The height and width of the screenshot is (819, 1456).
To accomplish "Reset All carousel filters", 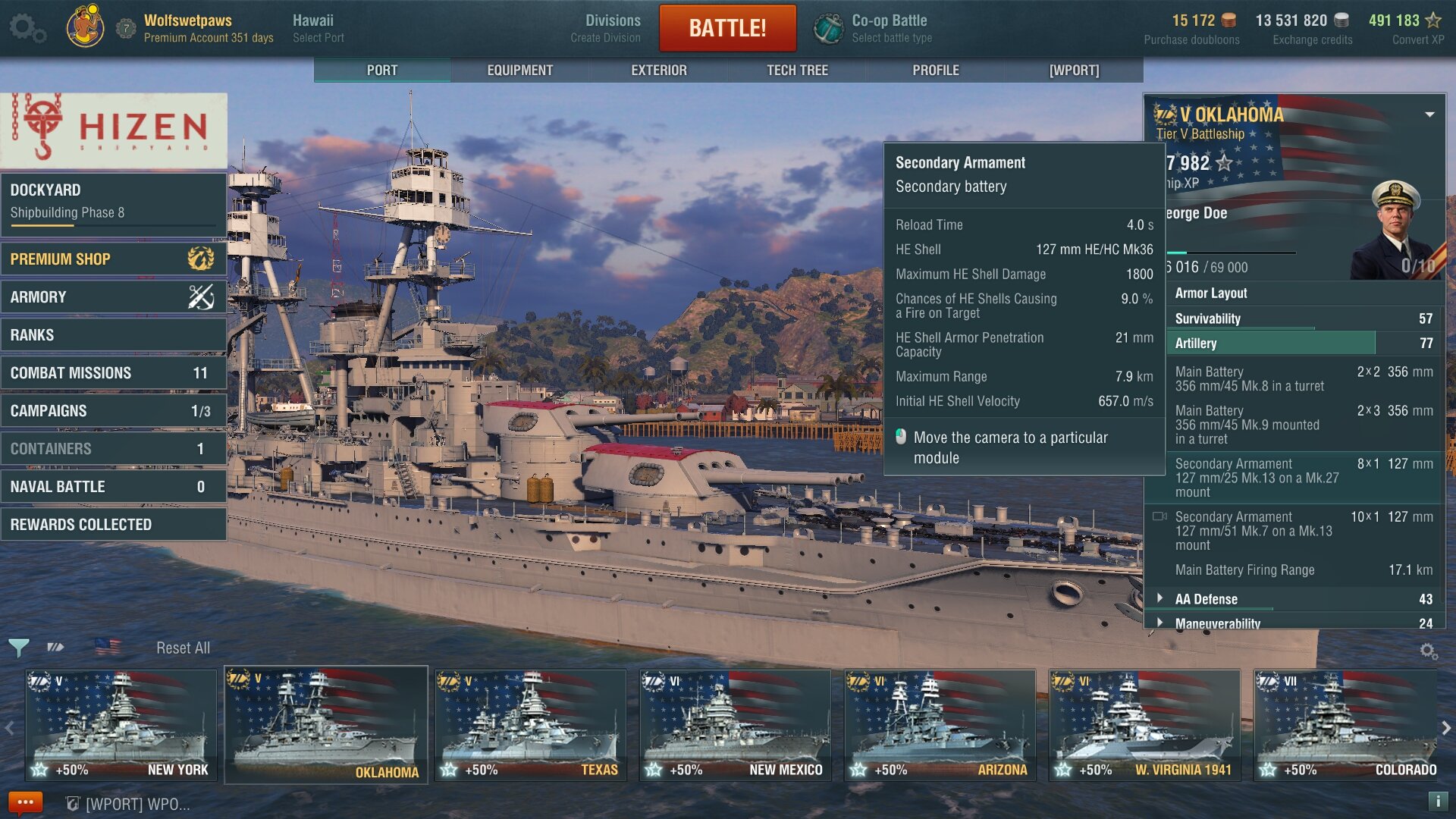I will pyautogui.click(x=183, y=648).
